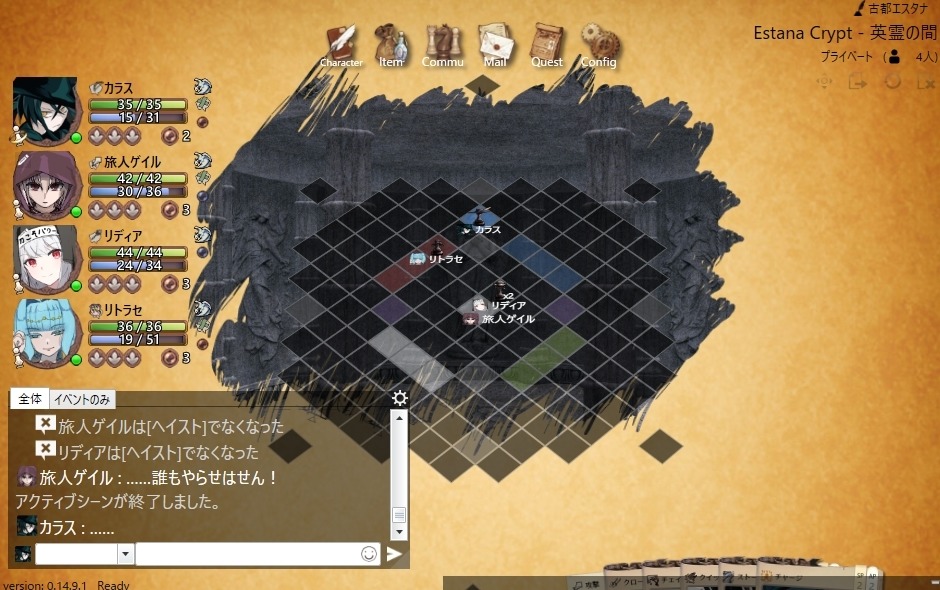Image resolution: width=940 pixels, height=590 pixels.
Task: Select 旅人ゲイル's party portrait
Action: pos(45,183)
